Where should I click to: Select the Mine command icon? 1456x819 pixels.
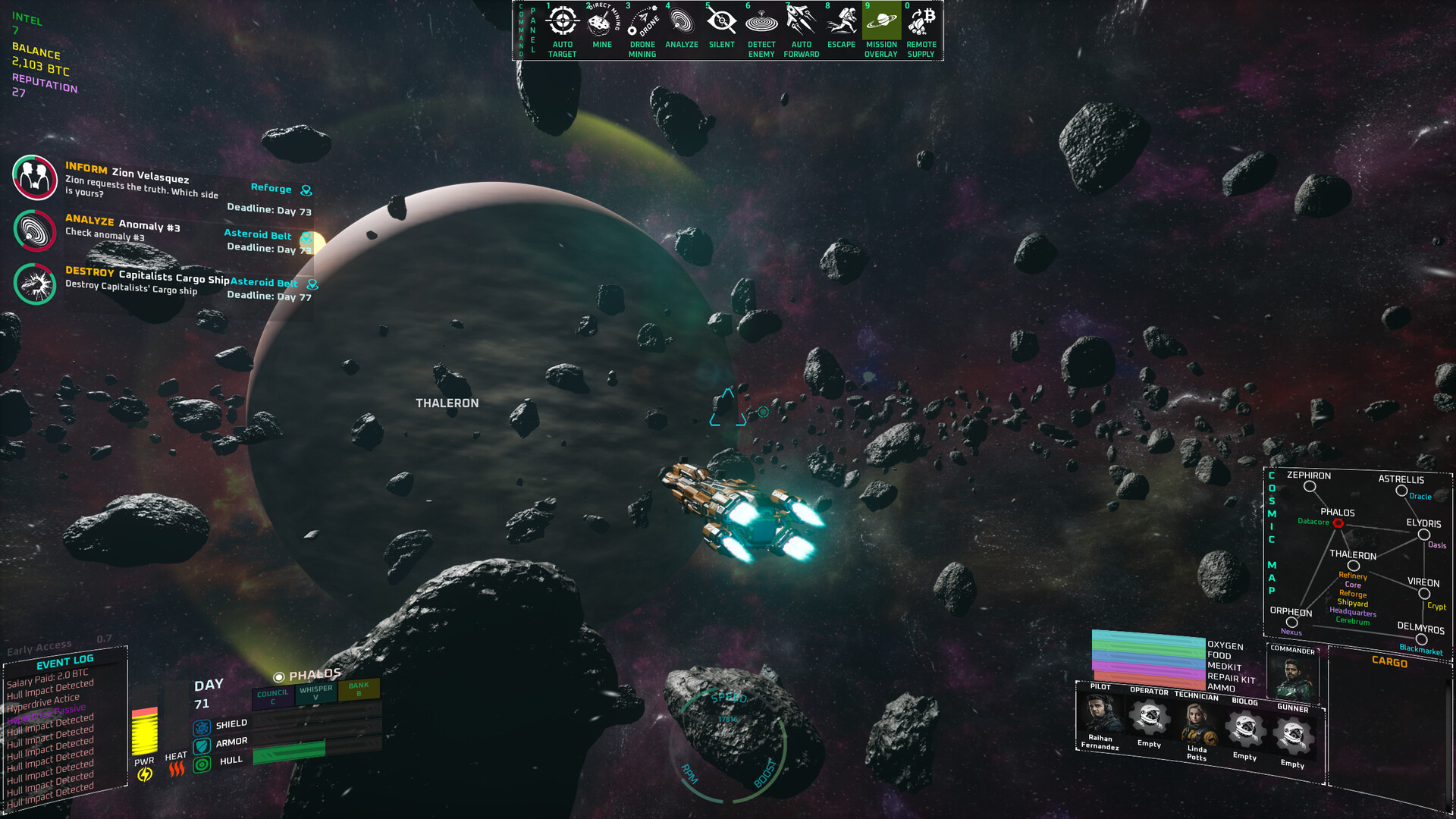pyautogui.click(x=602, y=23)
